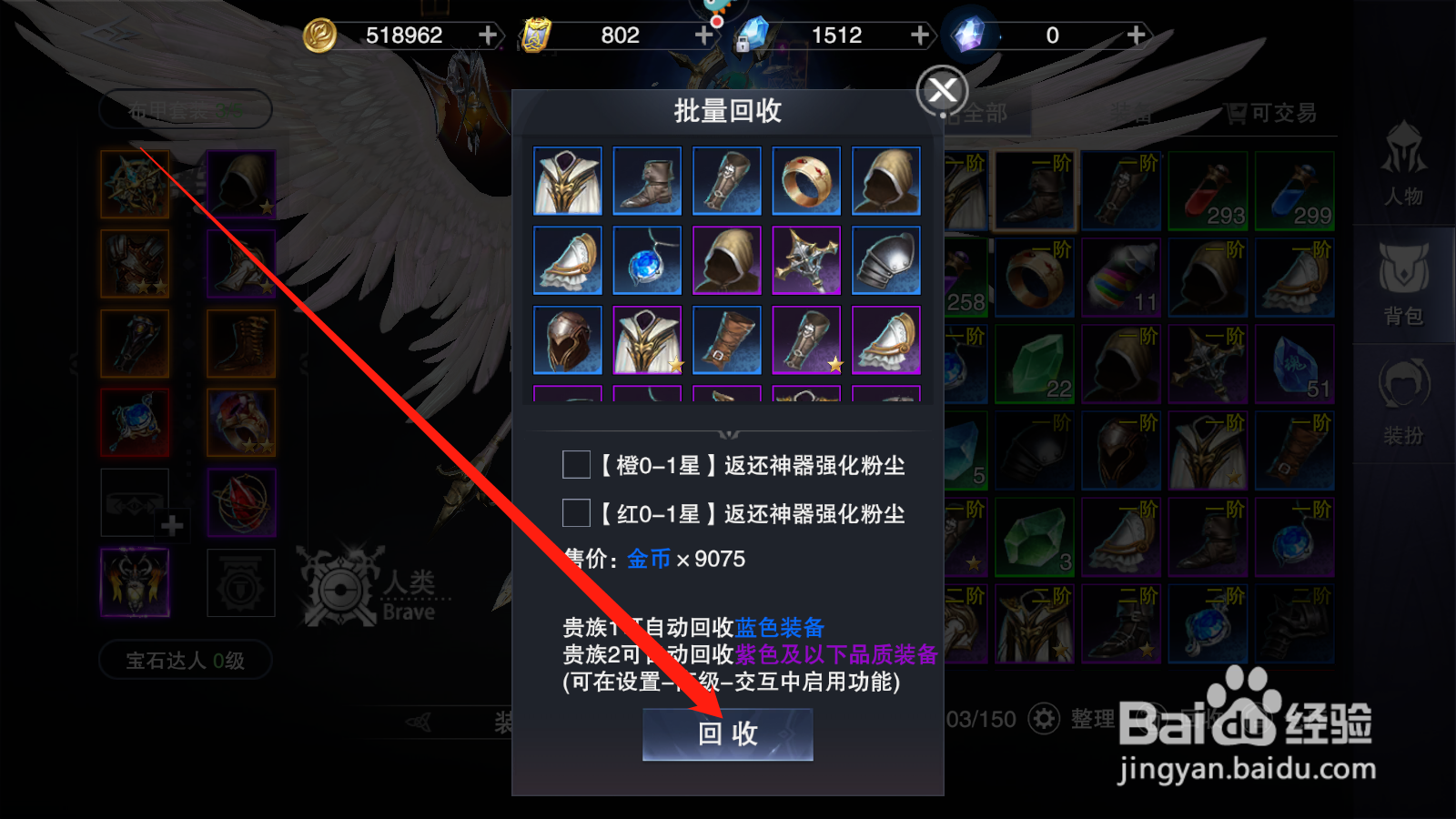Image resolution: width=1456 pixels, height=819 pixels.
Task: Open the 人物 character panel
Action: pos(1402,177)
